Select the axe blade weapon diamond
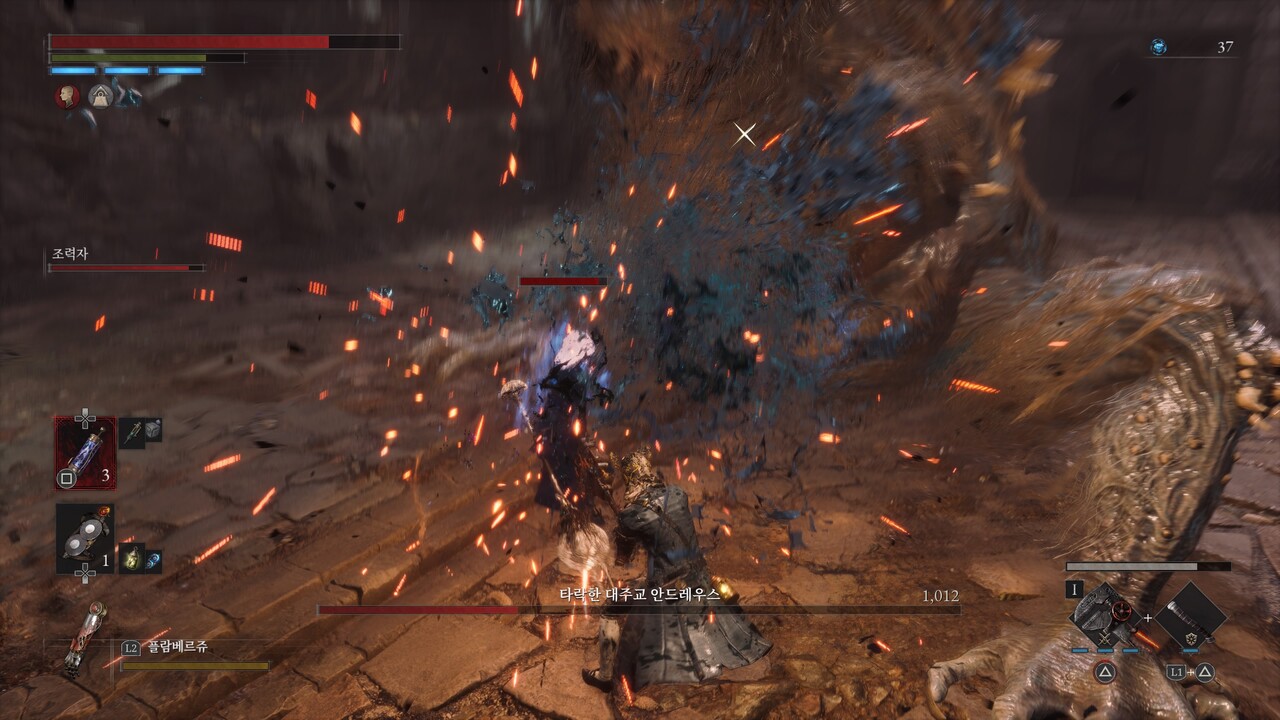Image resolution: width=1280 pixels, height=720 pixels. (1104, 612)
